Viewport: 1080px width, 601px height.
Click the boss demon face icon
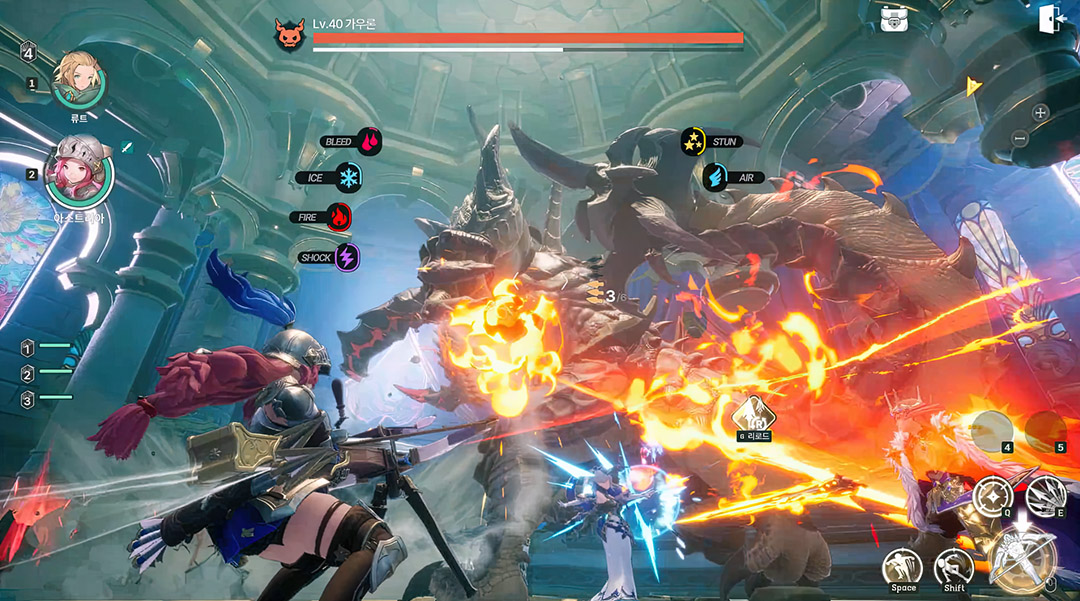point(289,35)
